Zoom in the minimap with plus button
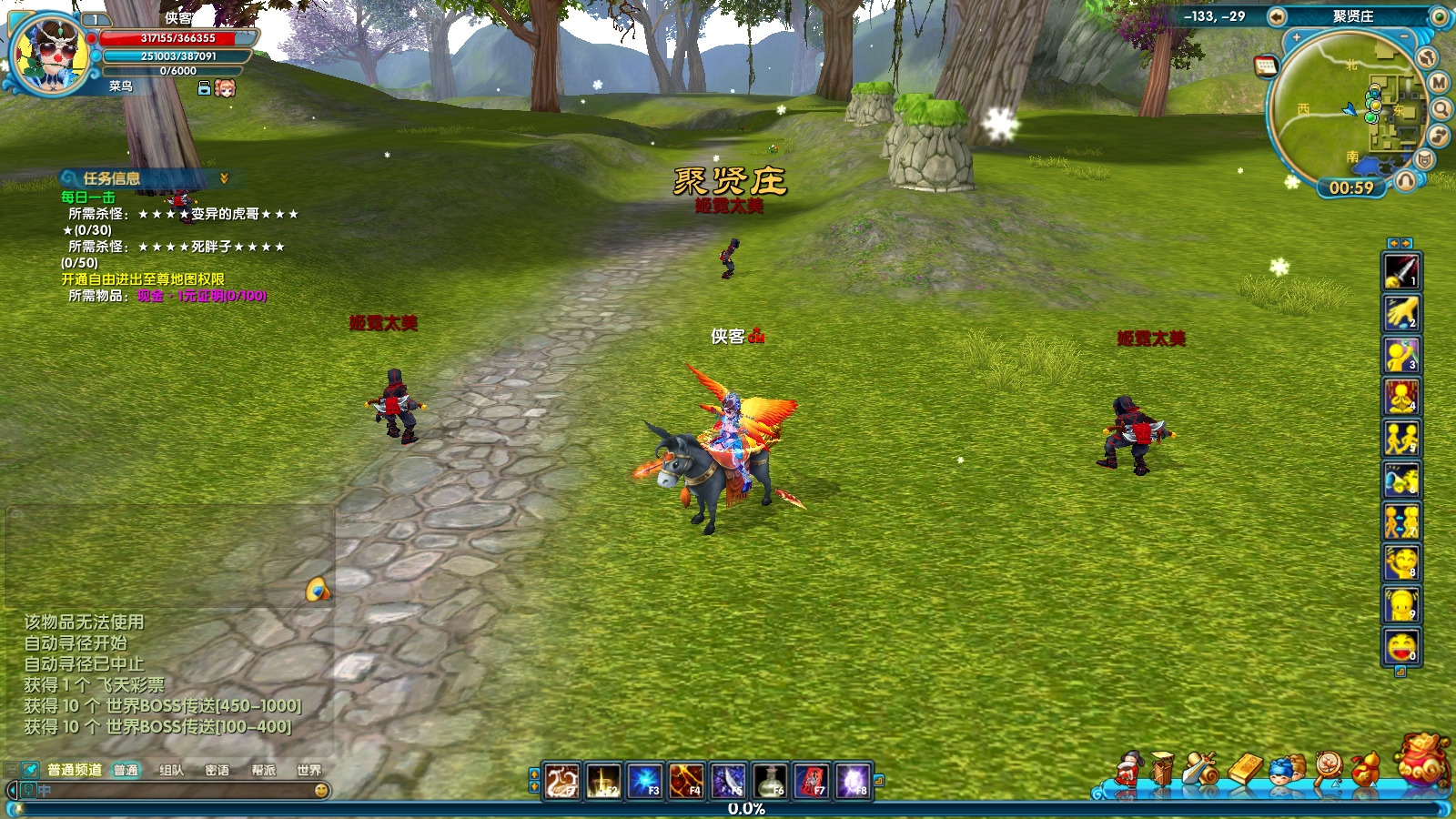The image size is (1456, 819). point(1297,38)
